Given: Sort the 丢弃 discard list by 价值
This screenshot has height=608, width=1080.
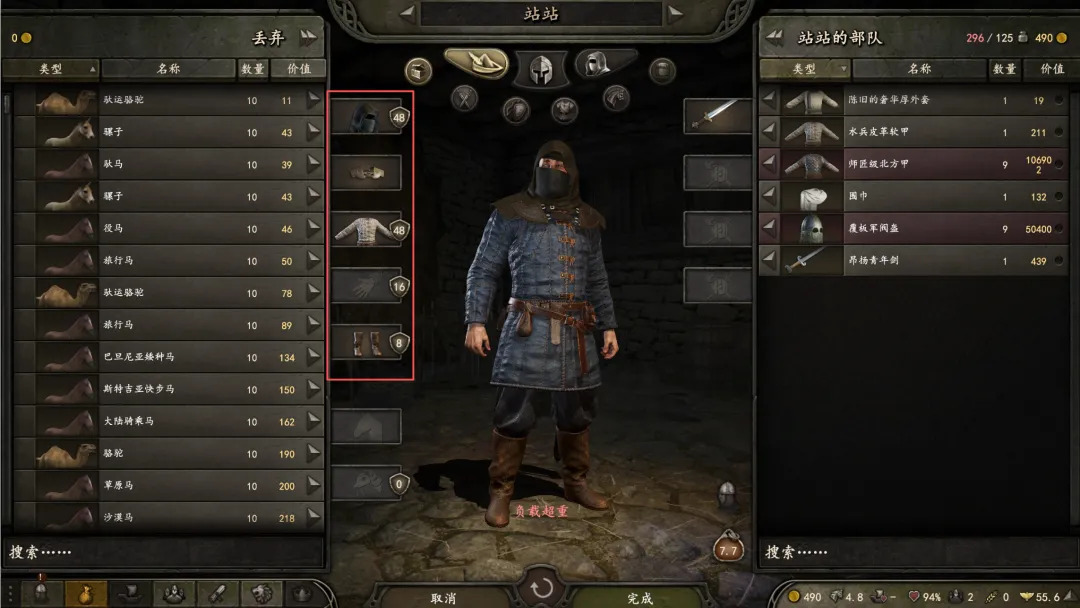Looking at the screenshot, I should [298, 69].
